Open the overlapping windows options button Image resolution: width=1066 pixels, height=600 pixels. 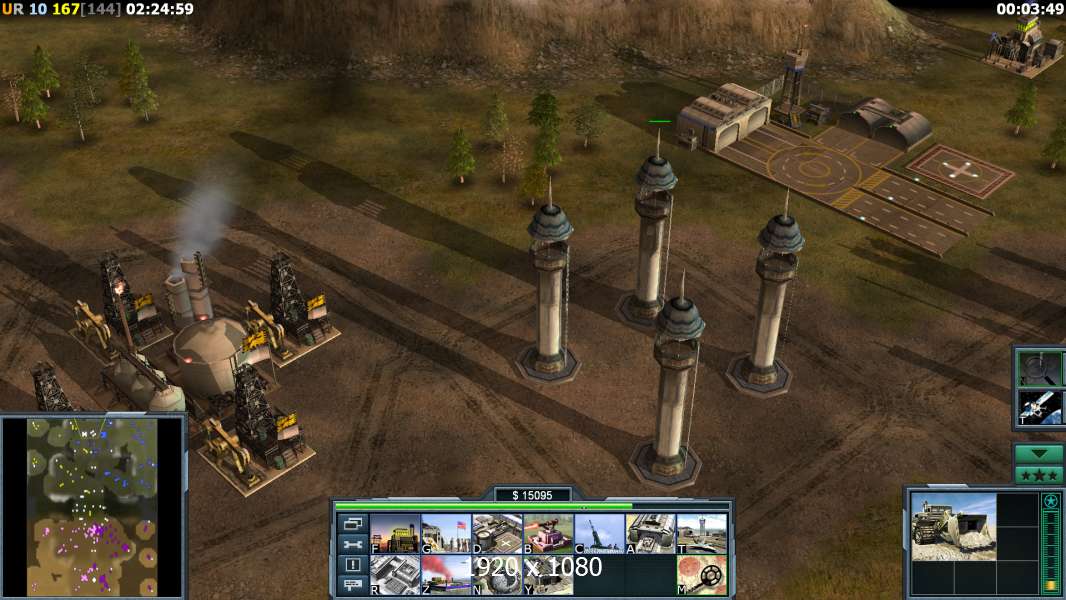tap(352, 523)
